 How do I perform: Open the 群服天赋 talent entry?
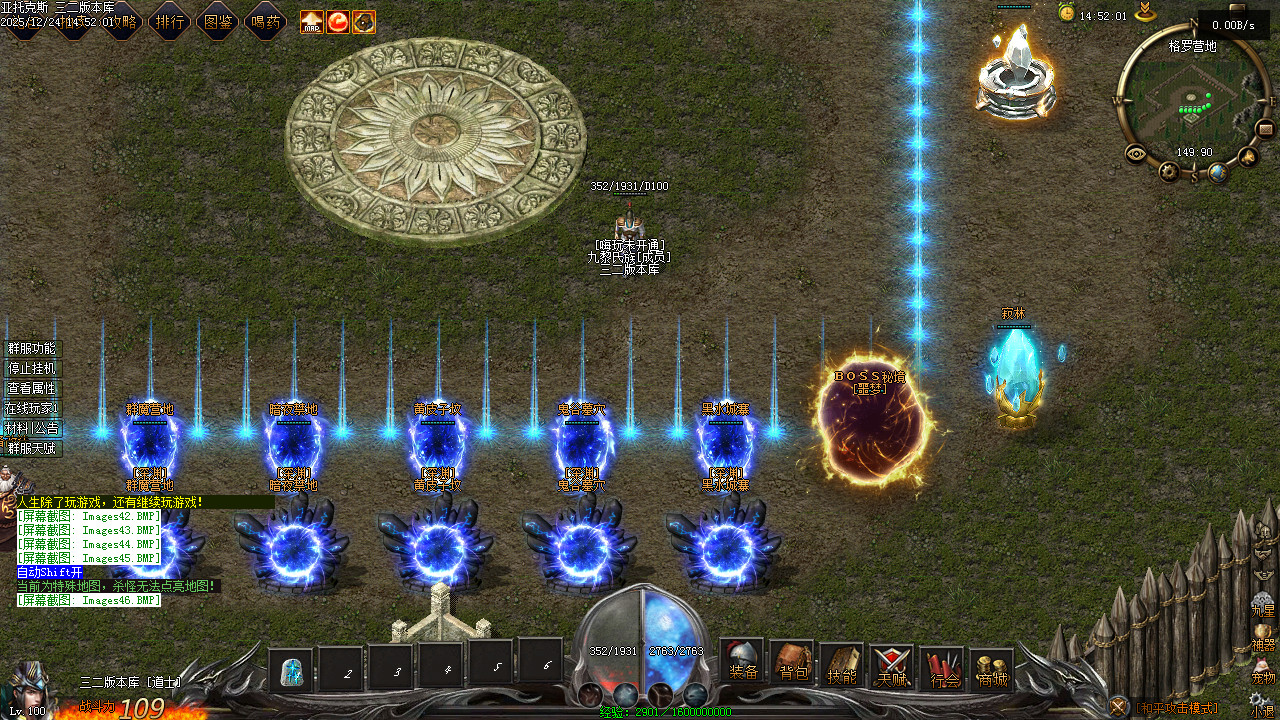point(32,449)
